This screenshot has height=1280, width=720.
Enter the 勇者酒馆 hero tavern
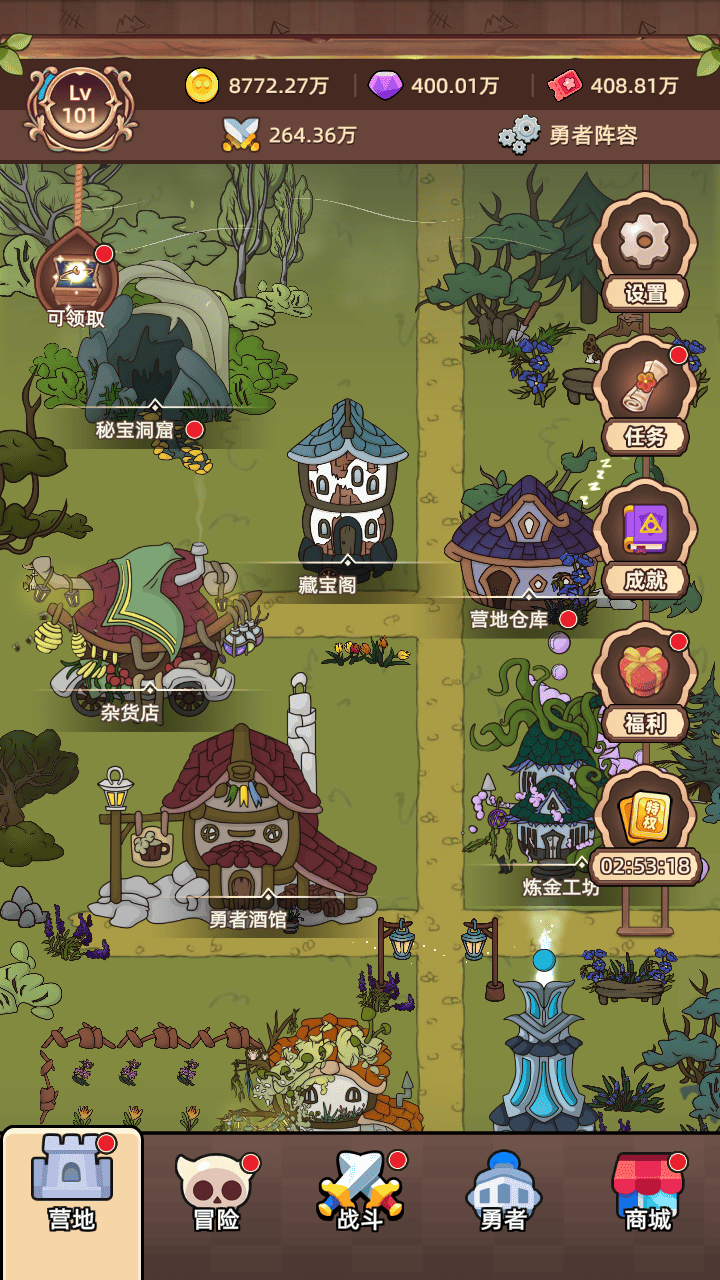tap(250, 830)
